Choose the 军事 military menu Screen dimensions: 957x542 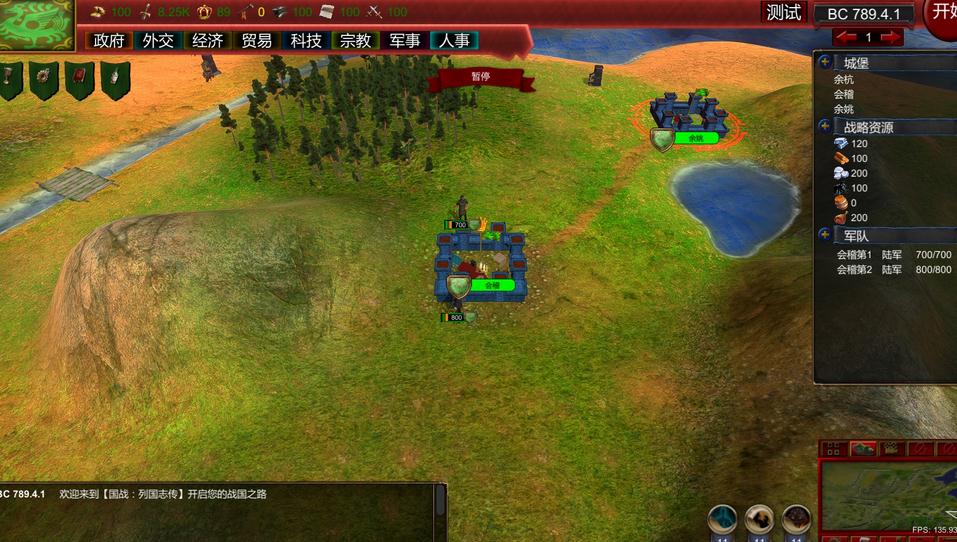click(x=404, y=41)
